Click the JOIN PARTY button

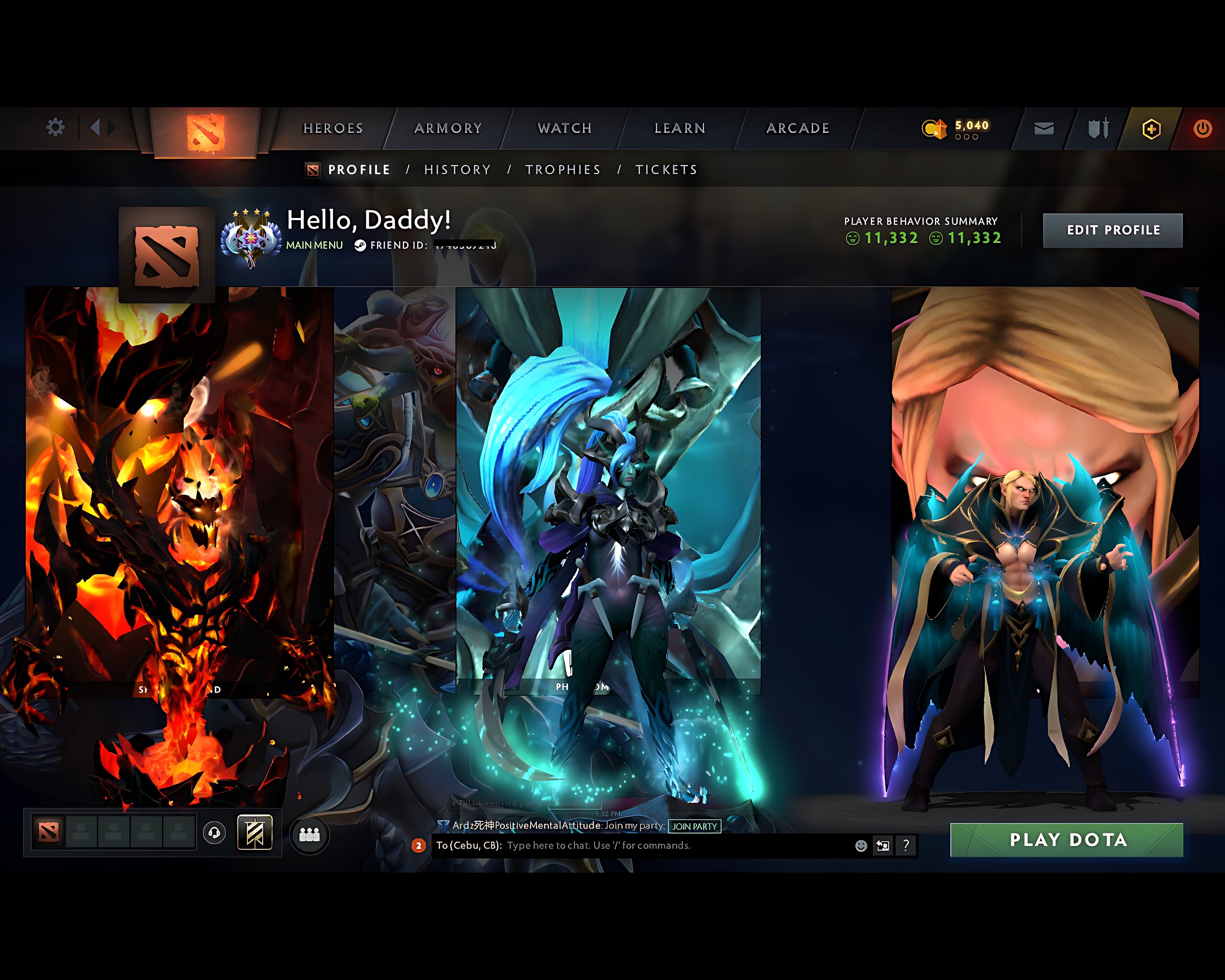pos(694,827)
